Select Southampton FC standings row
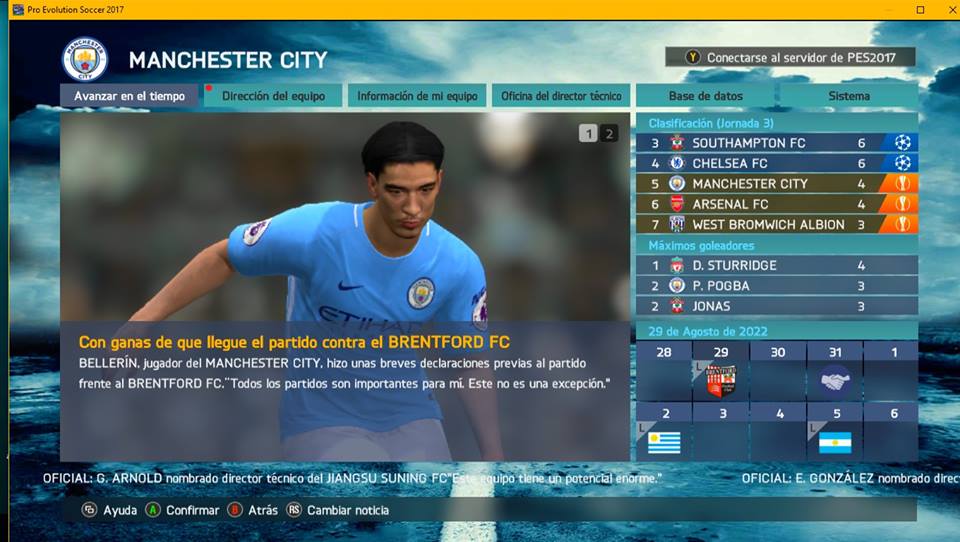Viewport: 960px width, 542px height. pos(776,143)
